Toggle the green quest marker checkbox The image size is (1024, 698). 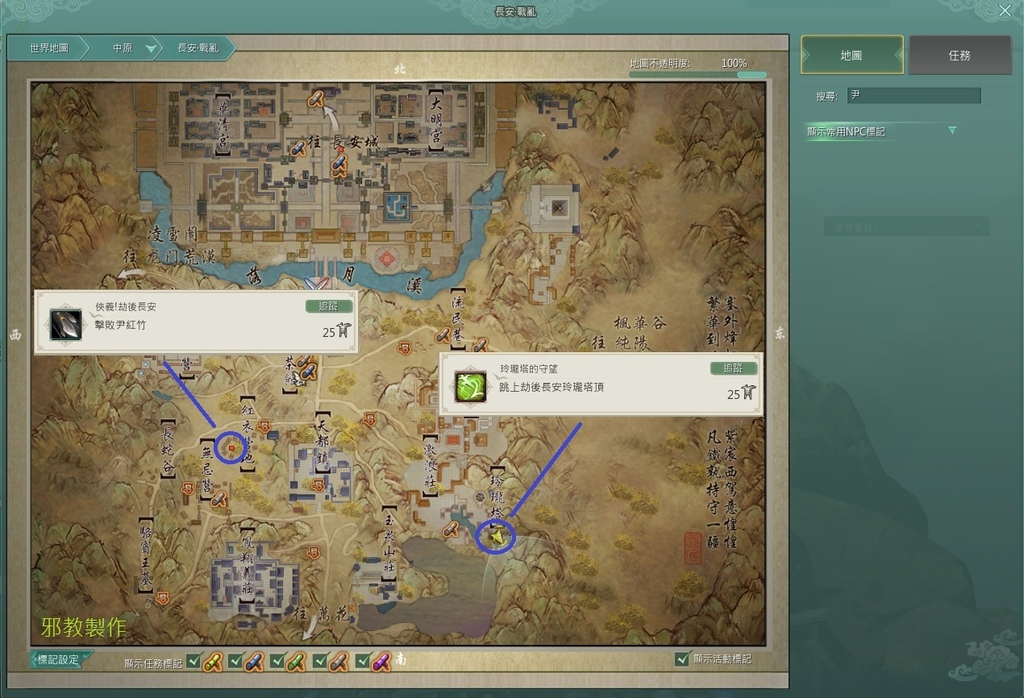pos(277,661)
